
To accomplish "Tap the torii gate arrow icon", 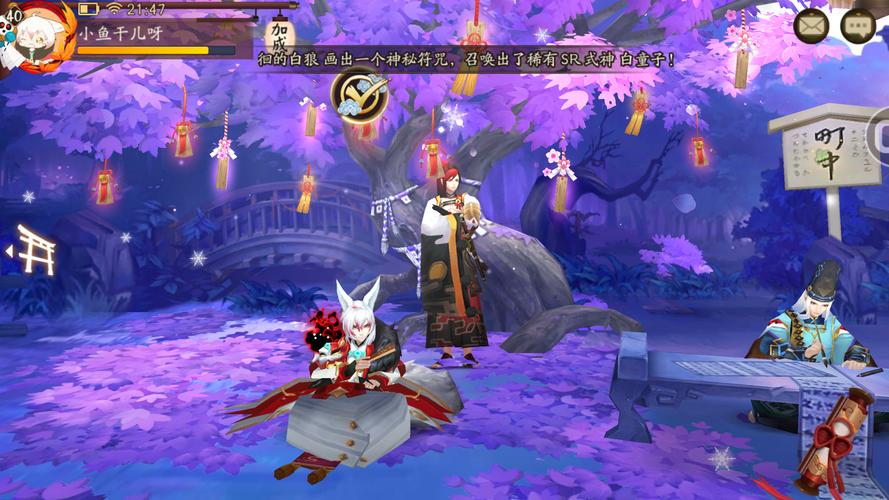I will coord(30,250).
